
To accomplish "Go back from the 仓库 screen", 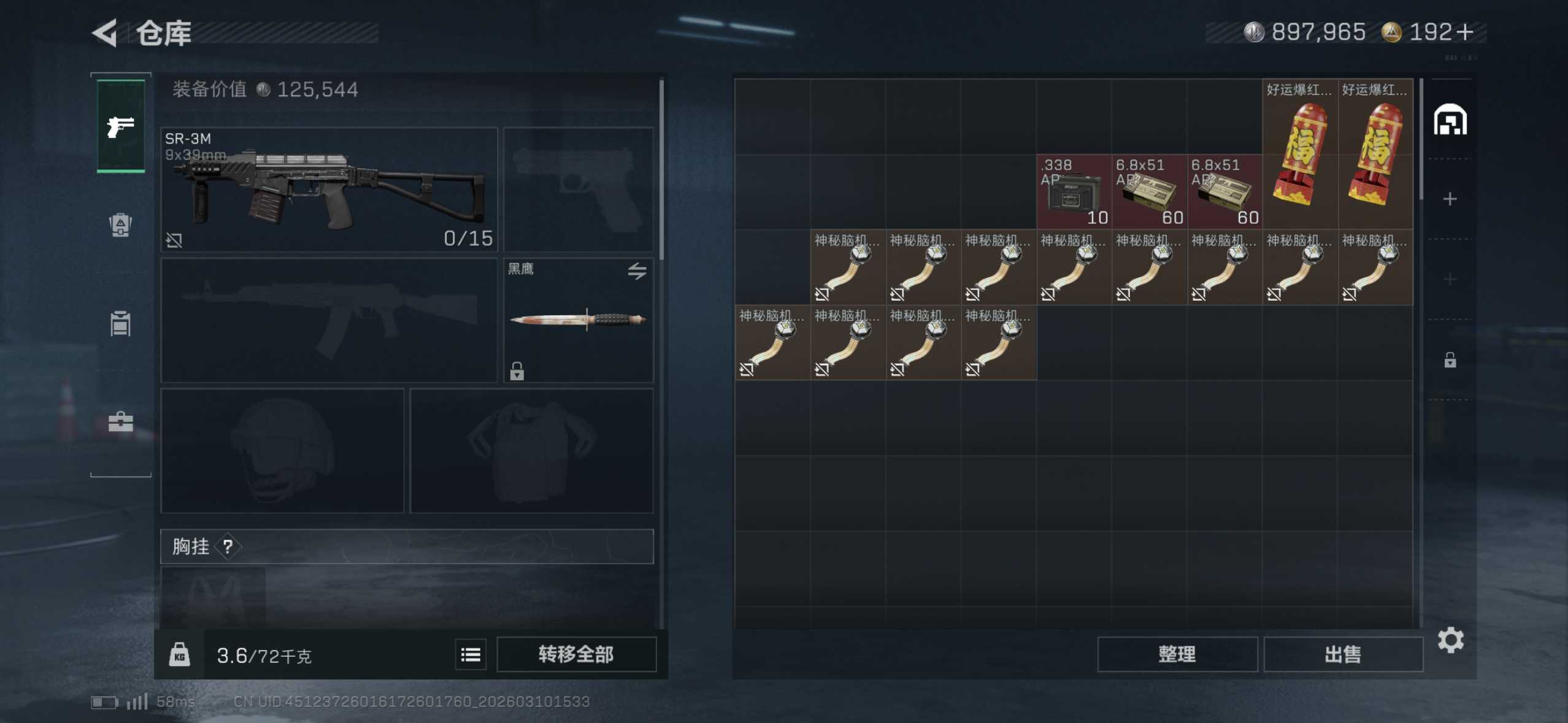I will pos(105,33).
